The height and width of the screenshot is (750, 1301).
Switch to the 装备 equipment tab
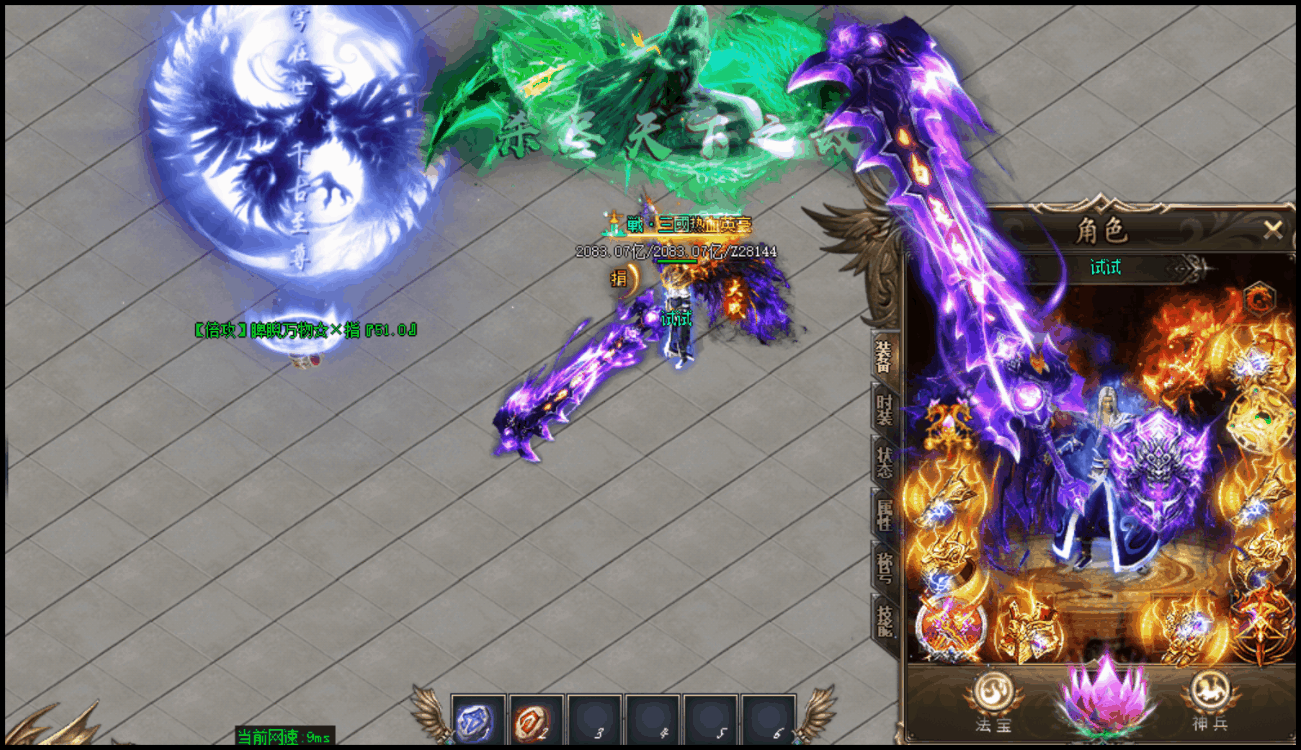(x=885, y=354)
